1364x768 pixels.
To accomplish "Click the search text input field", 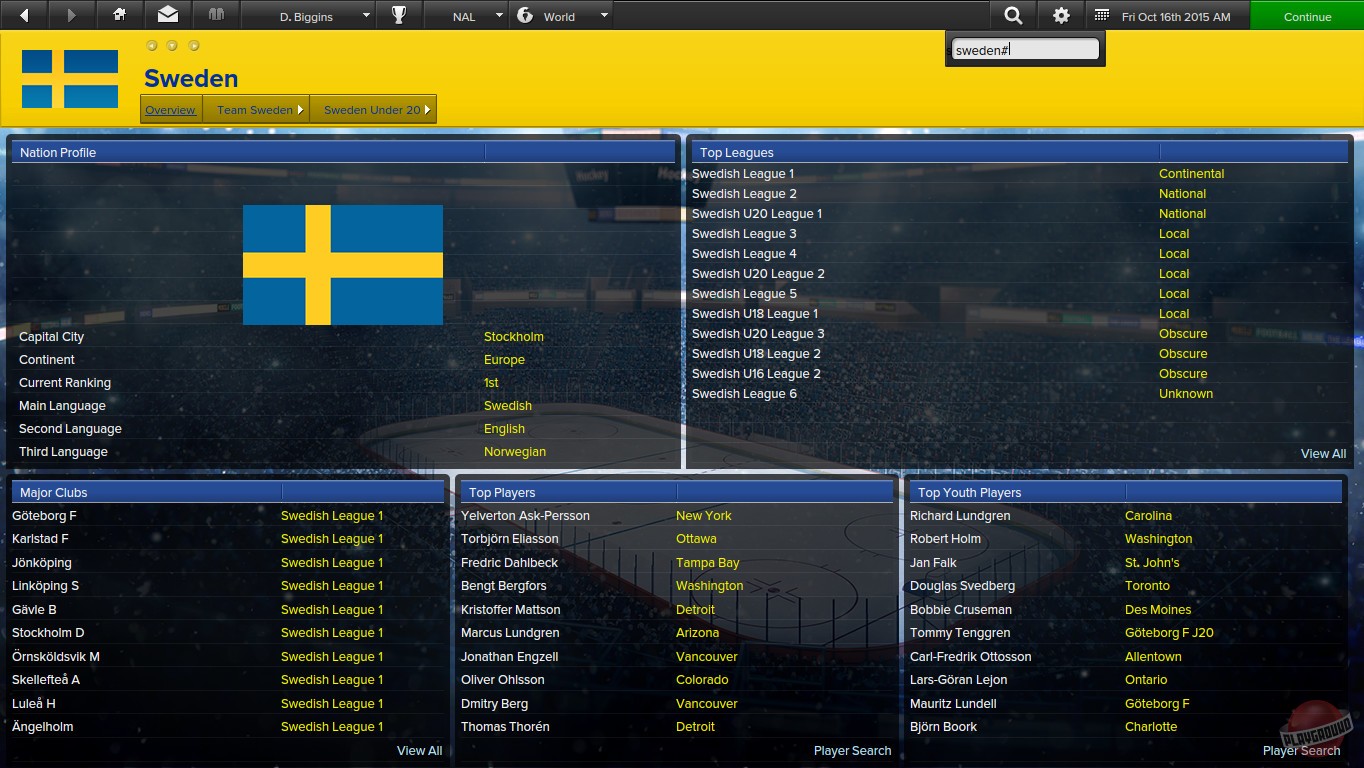I will coord(1024,47).
